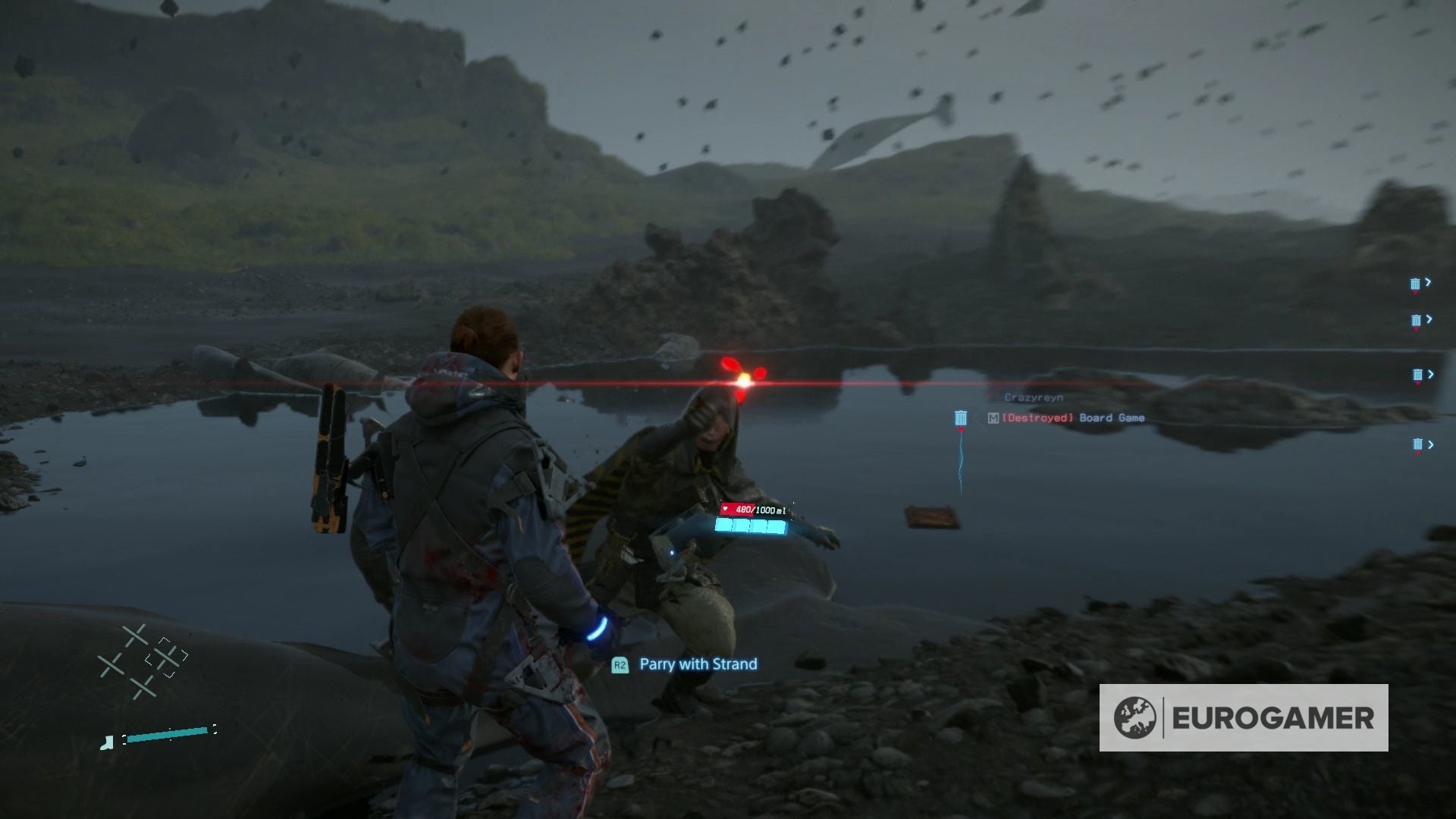This screenshot has height=819, width=1456.
Task: Select the red pin under the Crazyreyn trash icon
Action: click(x=962, y=428)
